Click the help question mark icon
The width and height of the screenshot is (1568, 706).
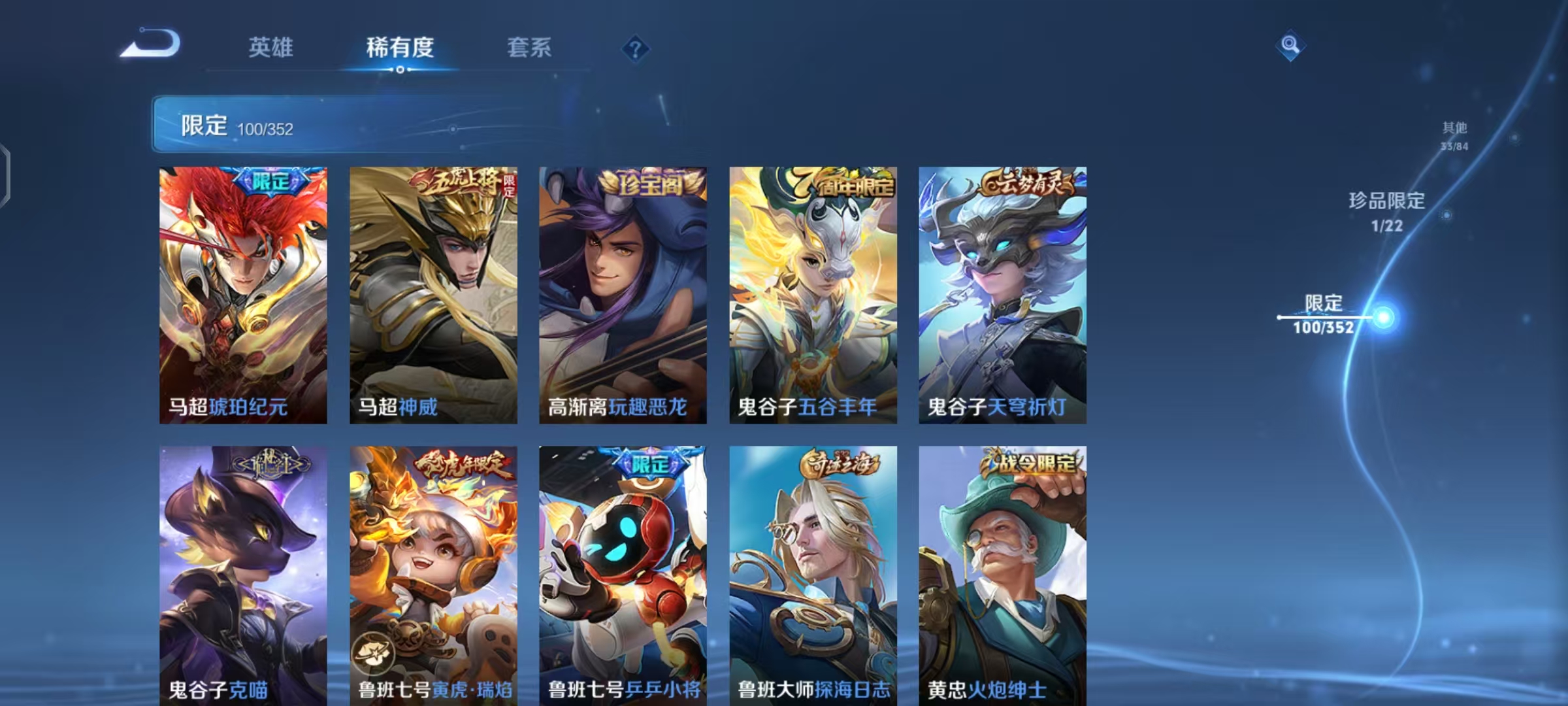tap(637, 47)
